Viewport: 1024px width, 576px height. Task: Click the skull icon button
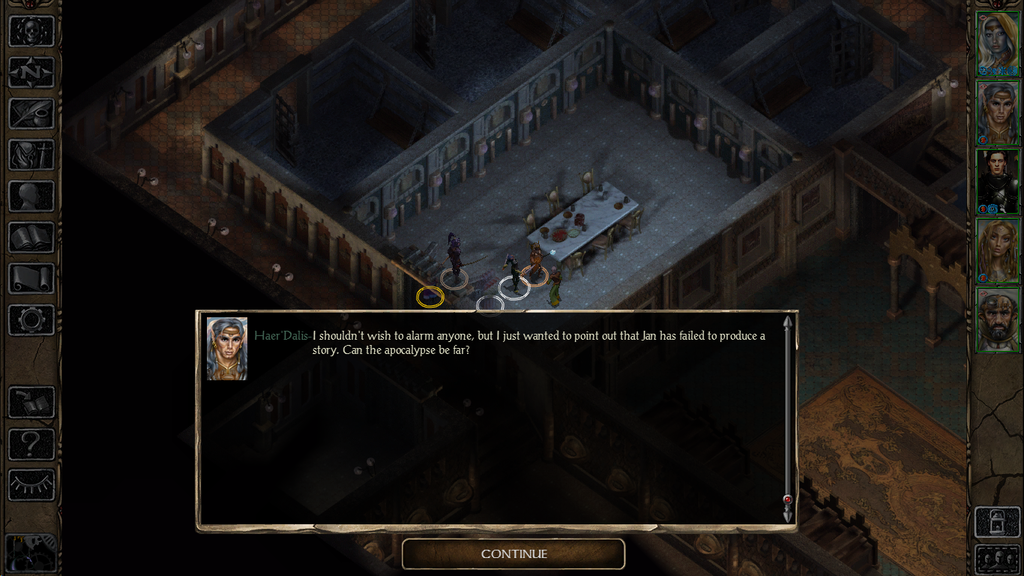tap(31, 30)
